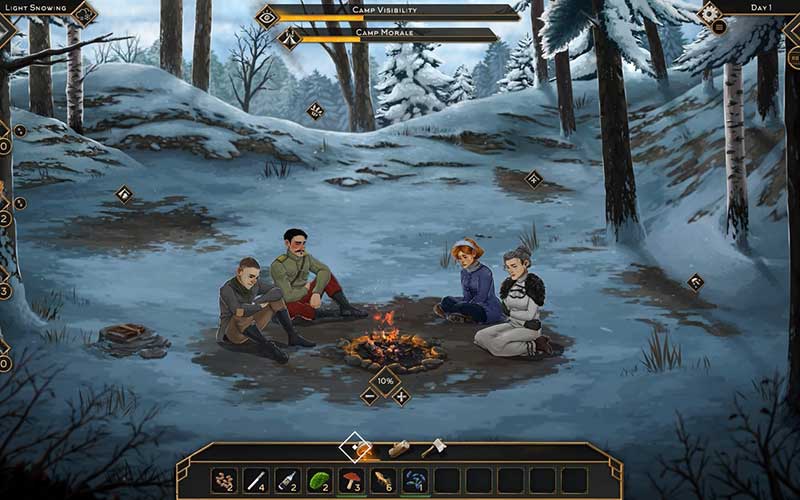Viewport: 800px width, 500px height.
Task: Open the small menu button below the gear
Action: point(719,27)
